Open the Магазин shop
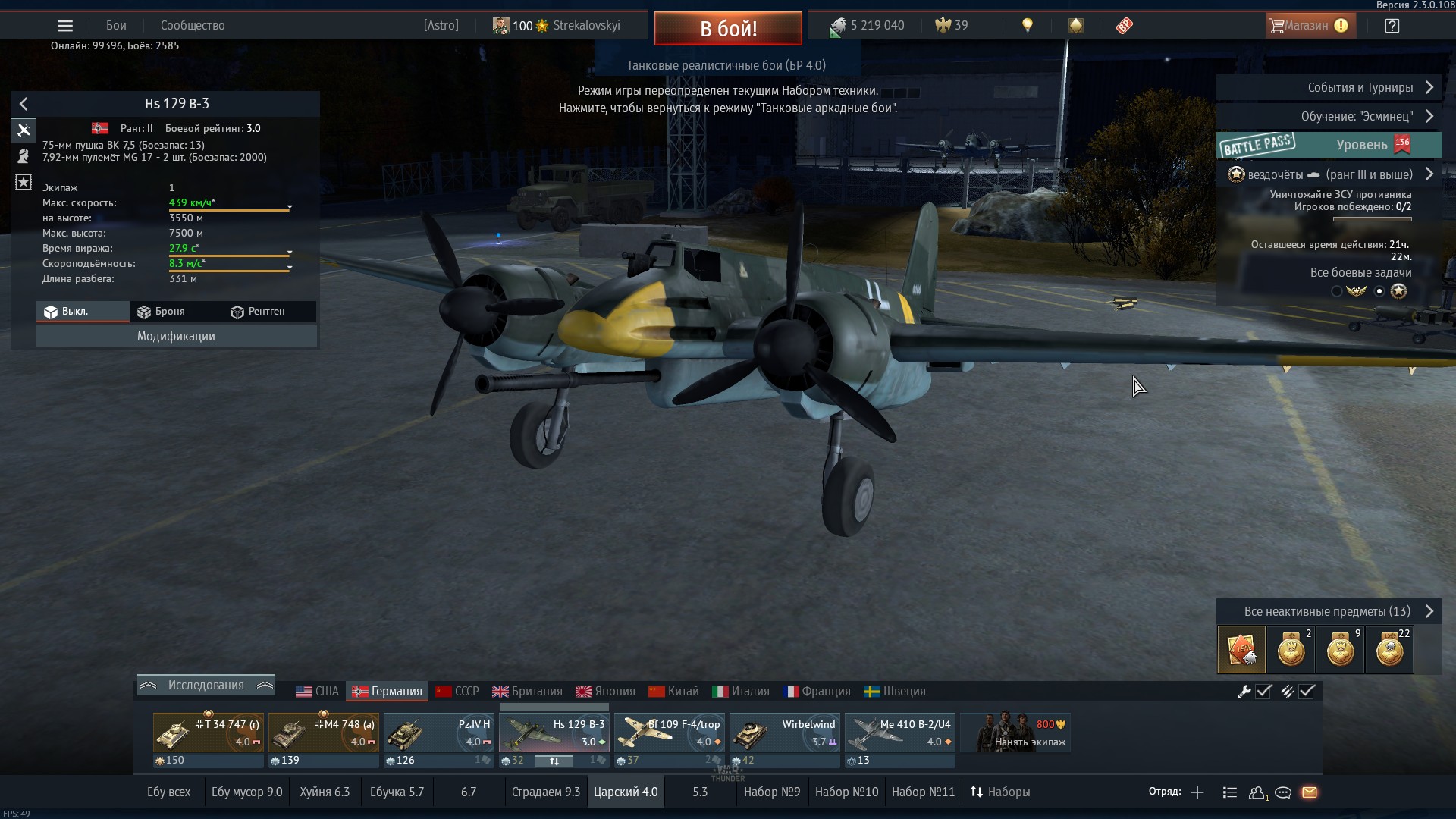Image resolution: width=1456 pixels, height=819 pixels. coord(1307,26)
